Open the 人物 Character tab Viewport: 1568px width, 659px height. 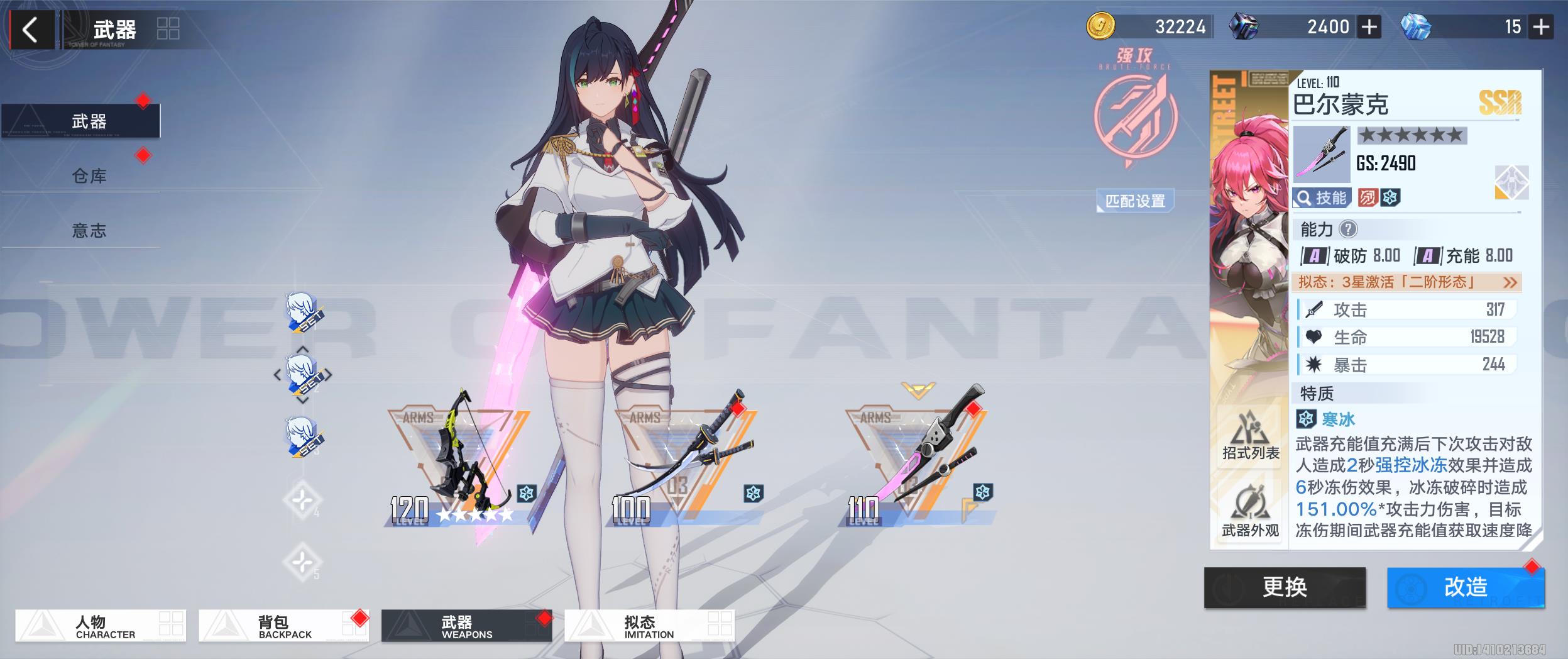tap(101, 626)
